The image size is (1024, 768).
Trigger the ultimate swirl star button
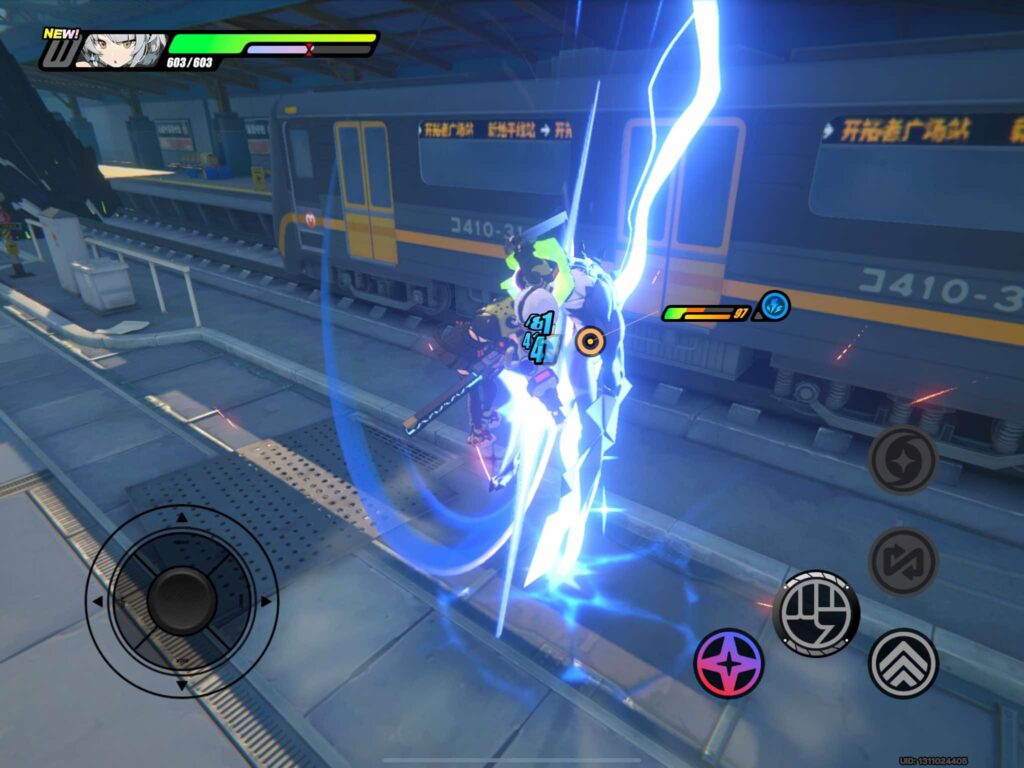coord(903,460)
